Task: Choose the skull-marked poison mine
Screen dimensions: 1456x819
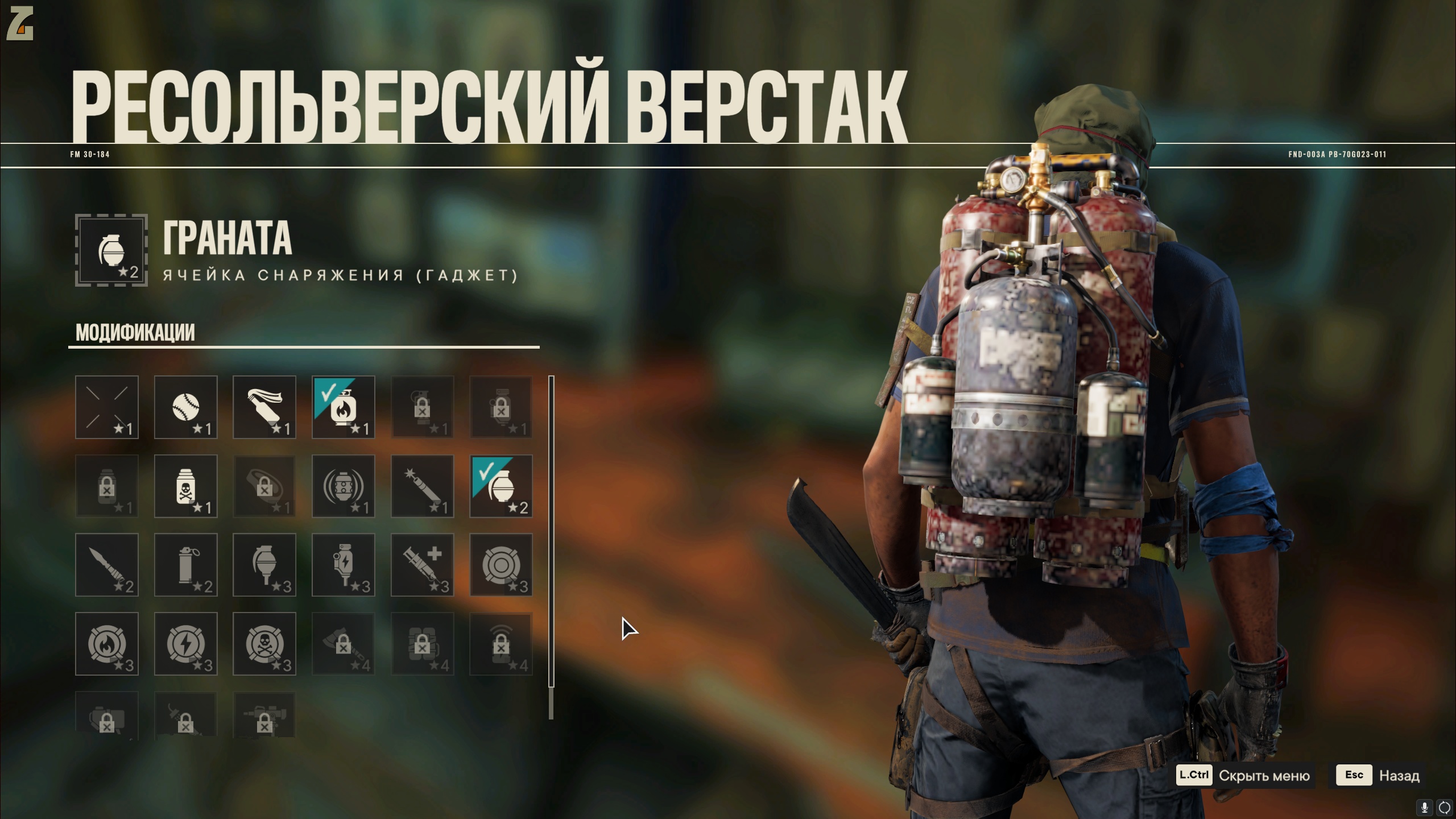Action: pyautogui.click(x=264, y=644)
